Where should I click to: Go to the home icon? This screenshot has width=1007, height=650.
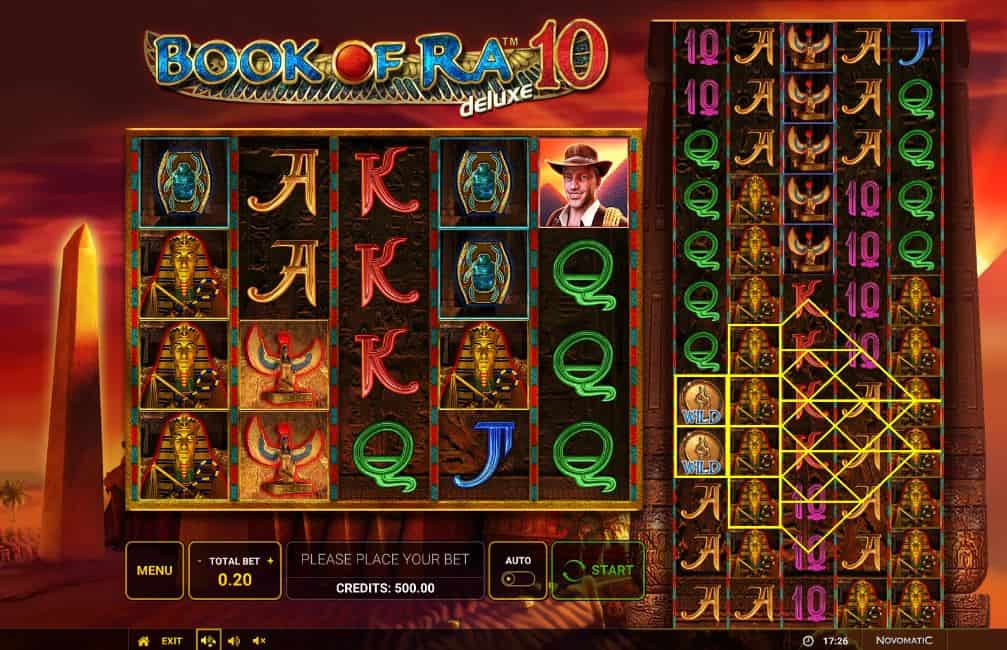click(143, 640)
